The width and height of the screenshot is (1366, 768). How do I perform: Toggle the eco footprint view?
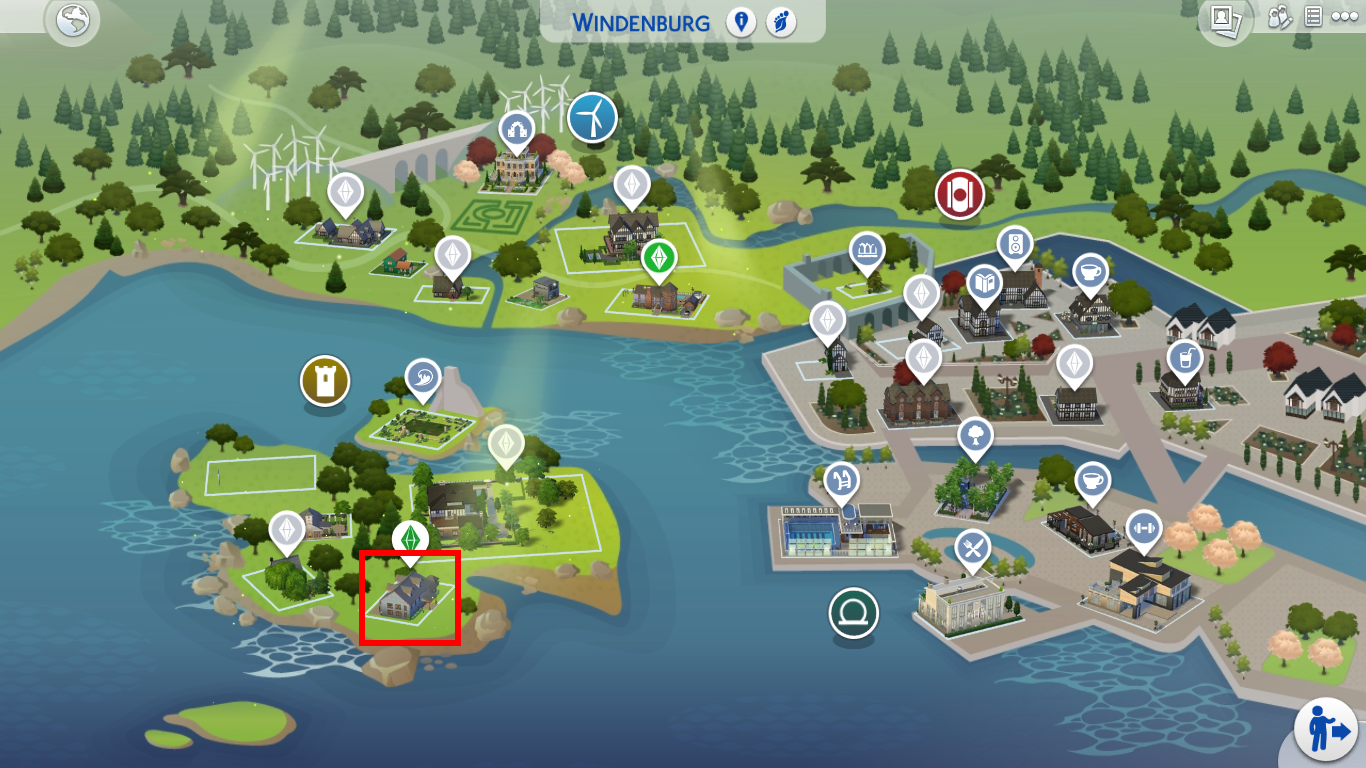781,22
